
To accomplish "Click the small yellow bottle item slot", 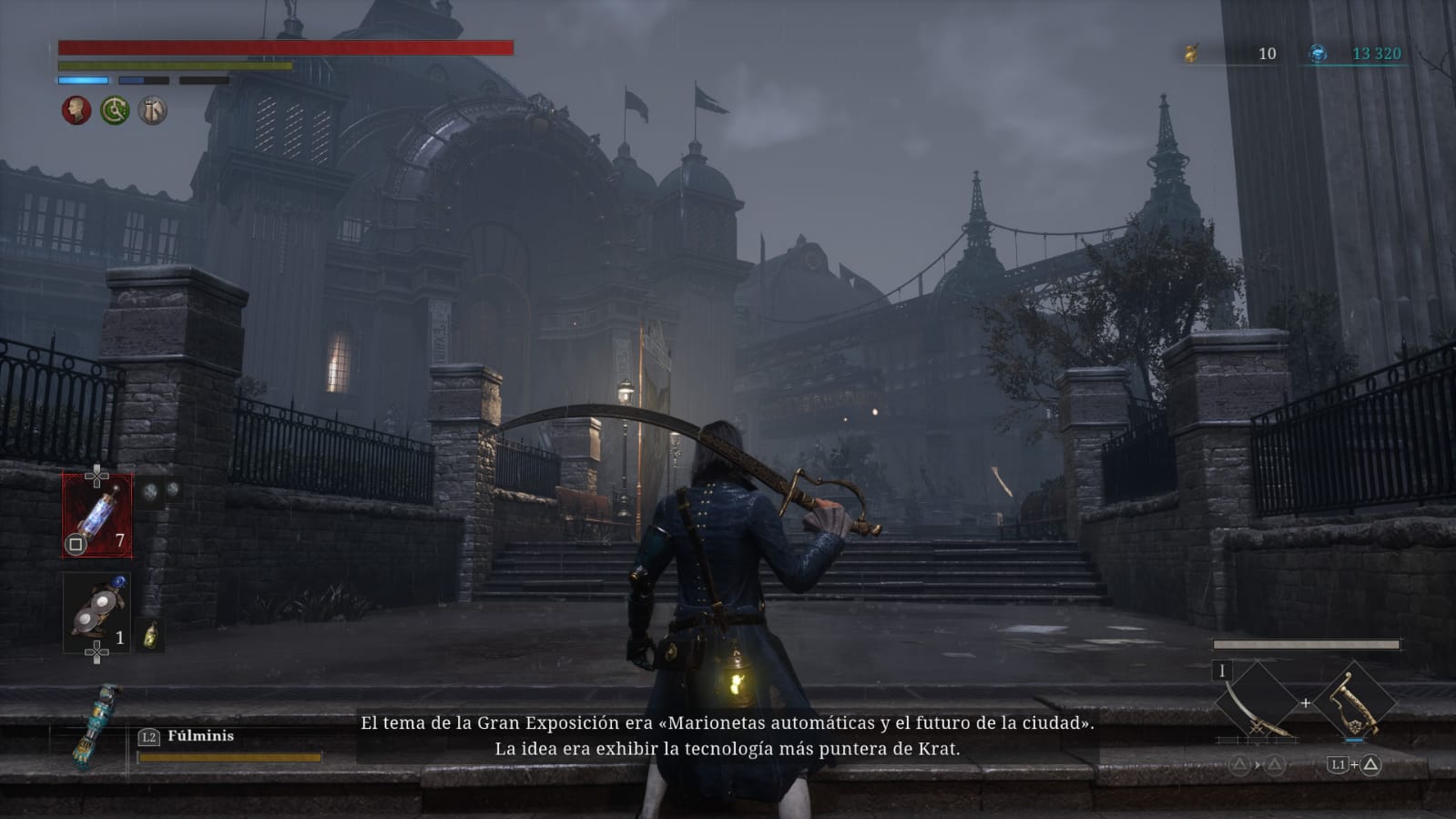I will [150, 635].
